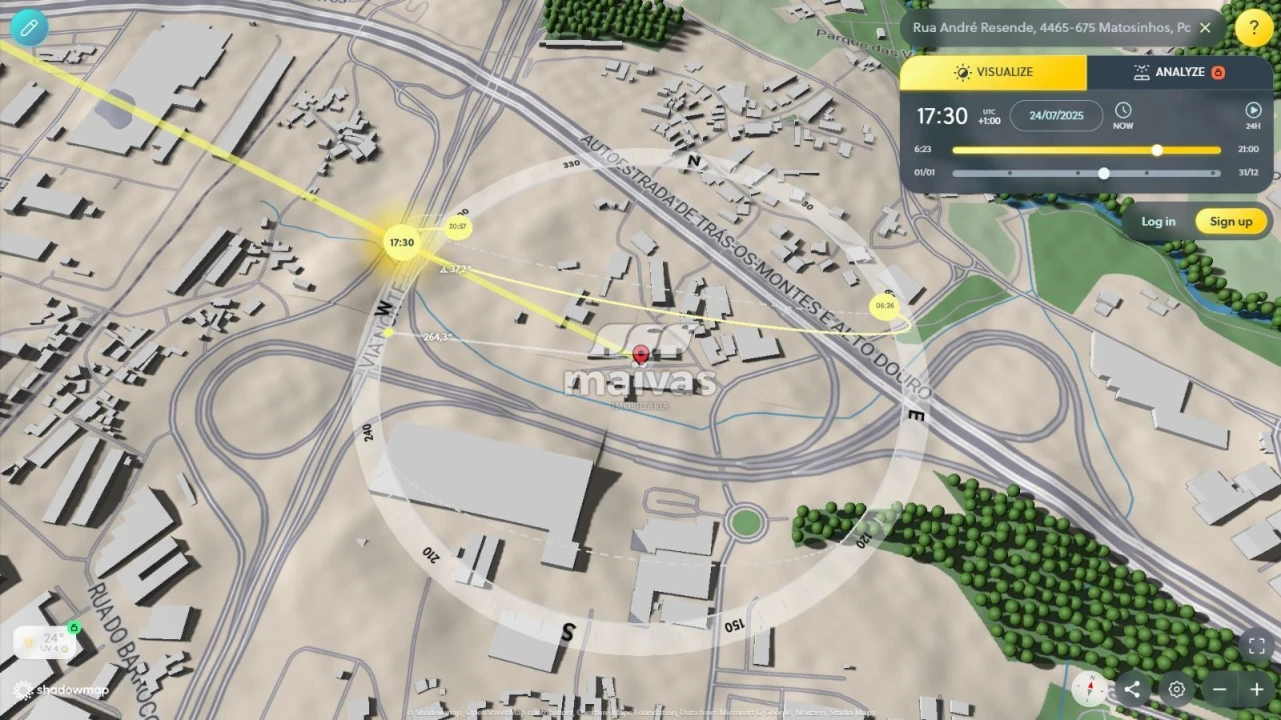
Task: Switch to the locked Analyze tab
Action: (x=1178, y=73)
